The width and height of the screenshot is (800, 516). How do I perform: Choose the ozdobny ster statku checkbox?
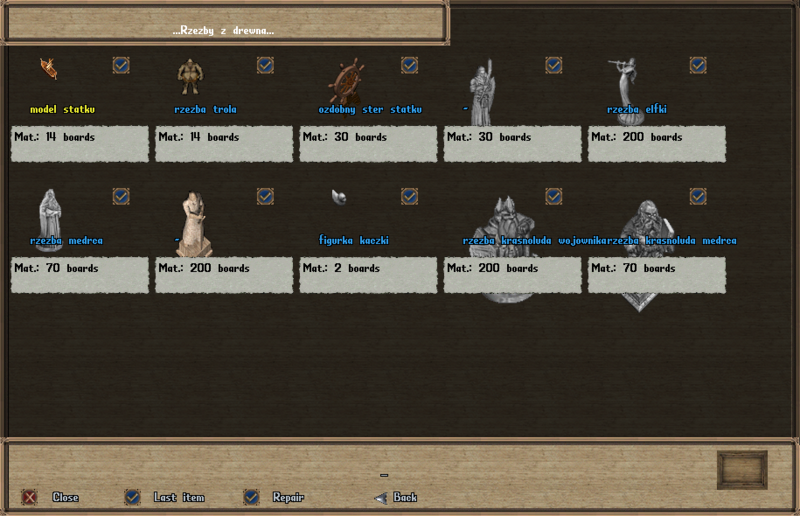point(409,65)
